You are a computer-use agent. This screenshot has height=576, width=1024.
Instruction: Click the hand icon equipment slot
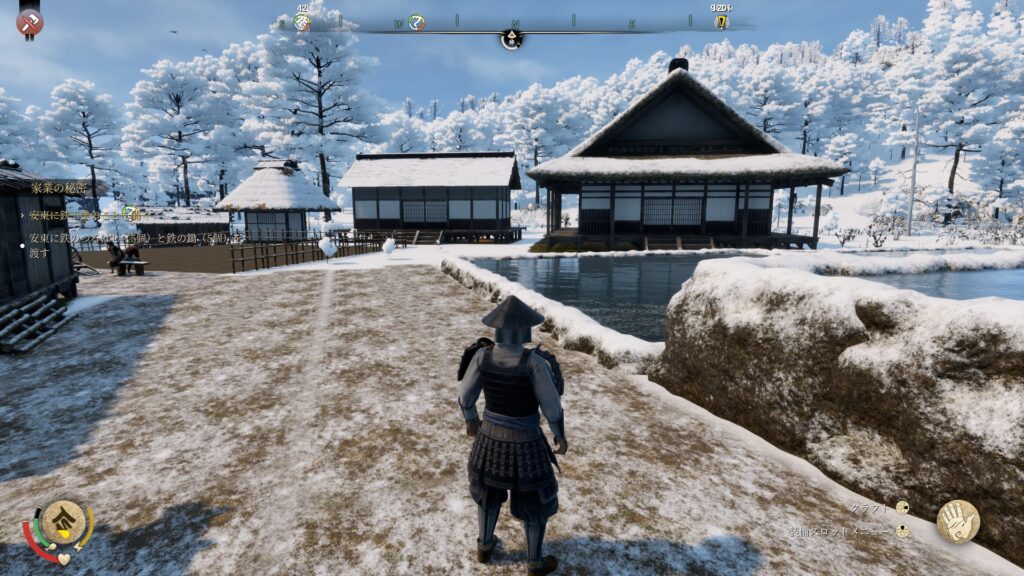[957, 521]
